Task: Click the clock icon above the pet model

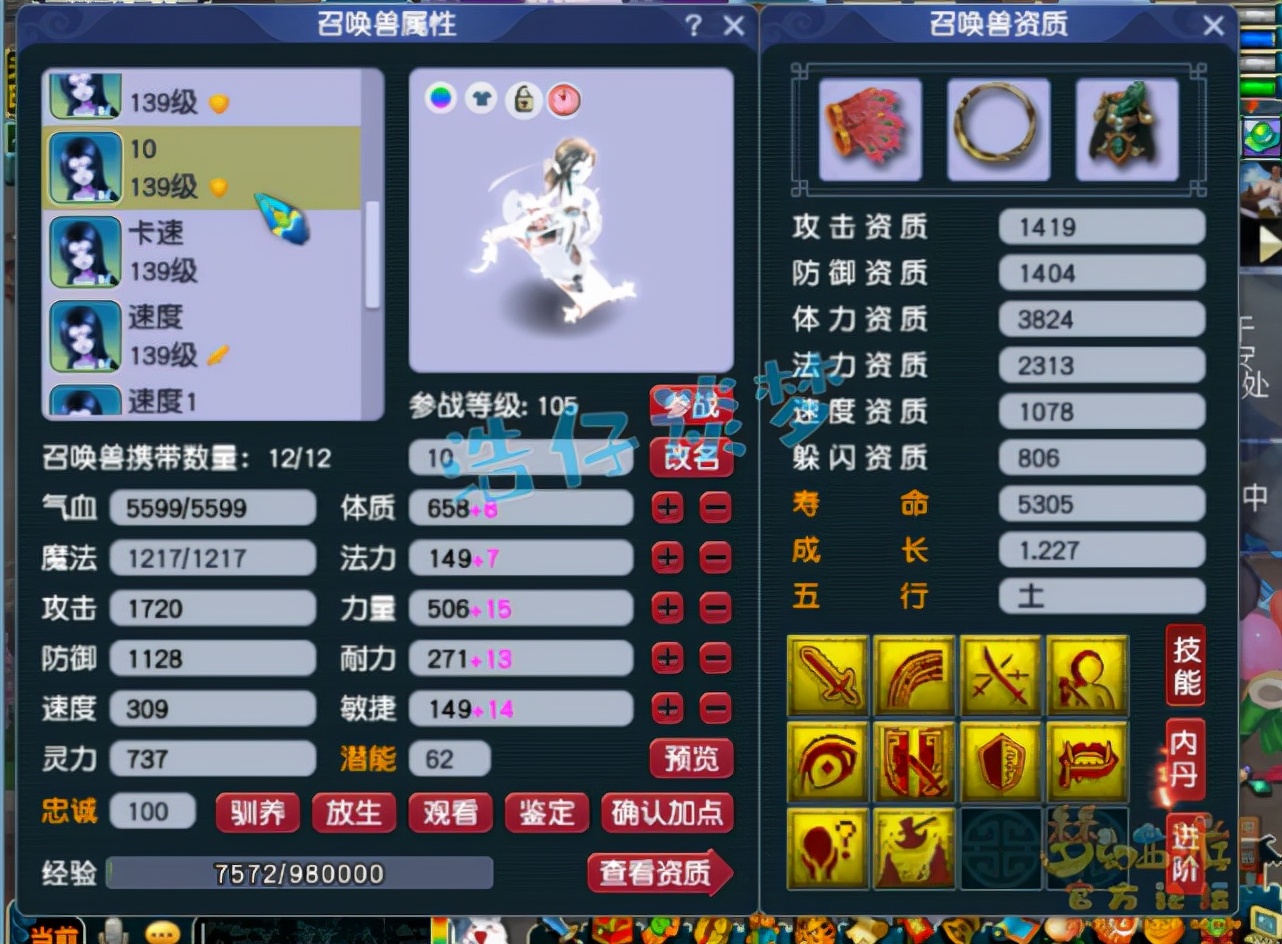Action: tap(564, 99)
